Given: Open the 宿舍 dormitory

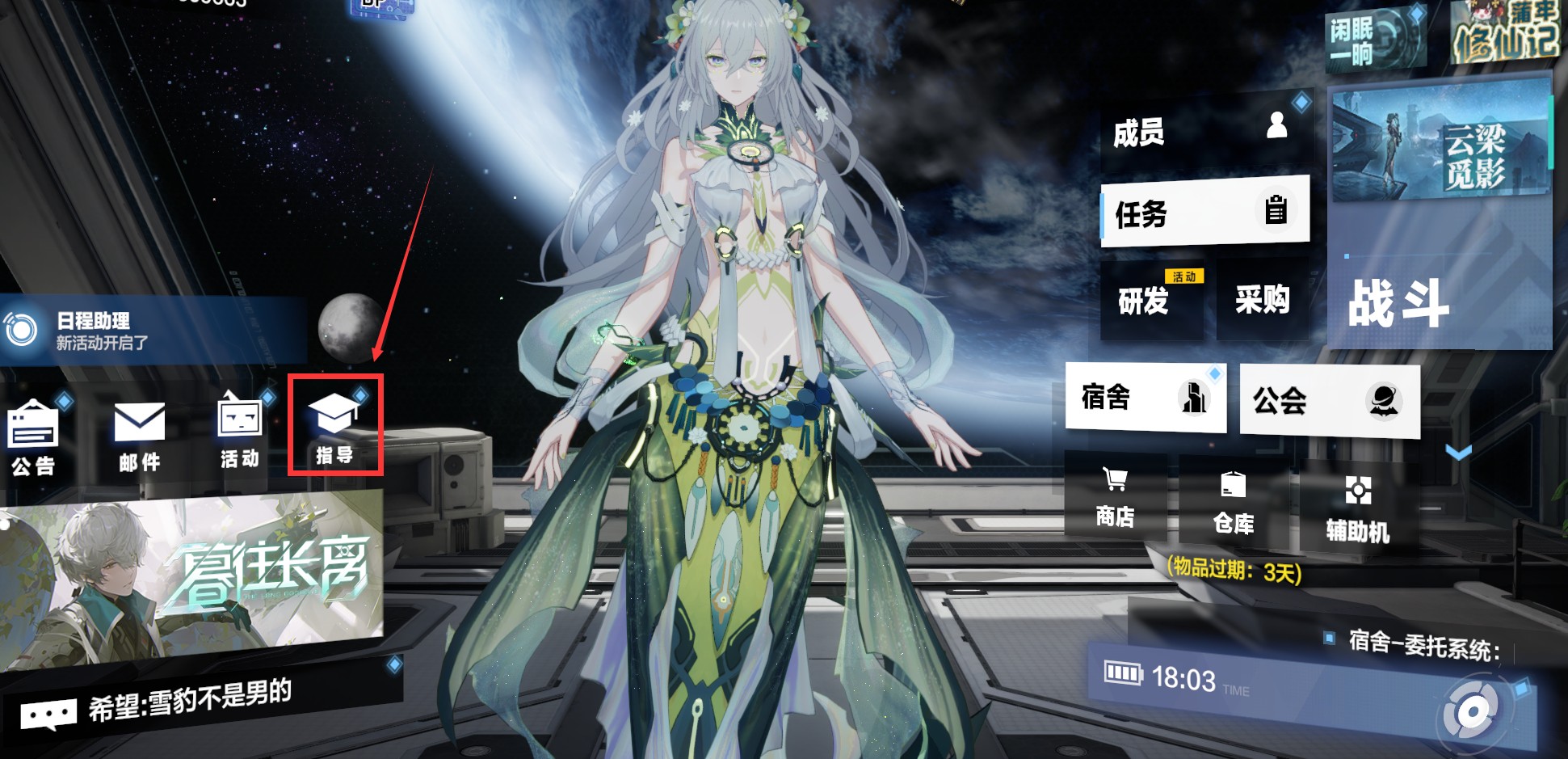Looking at the screenshot, I should tap(1145, 398).
